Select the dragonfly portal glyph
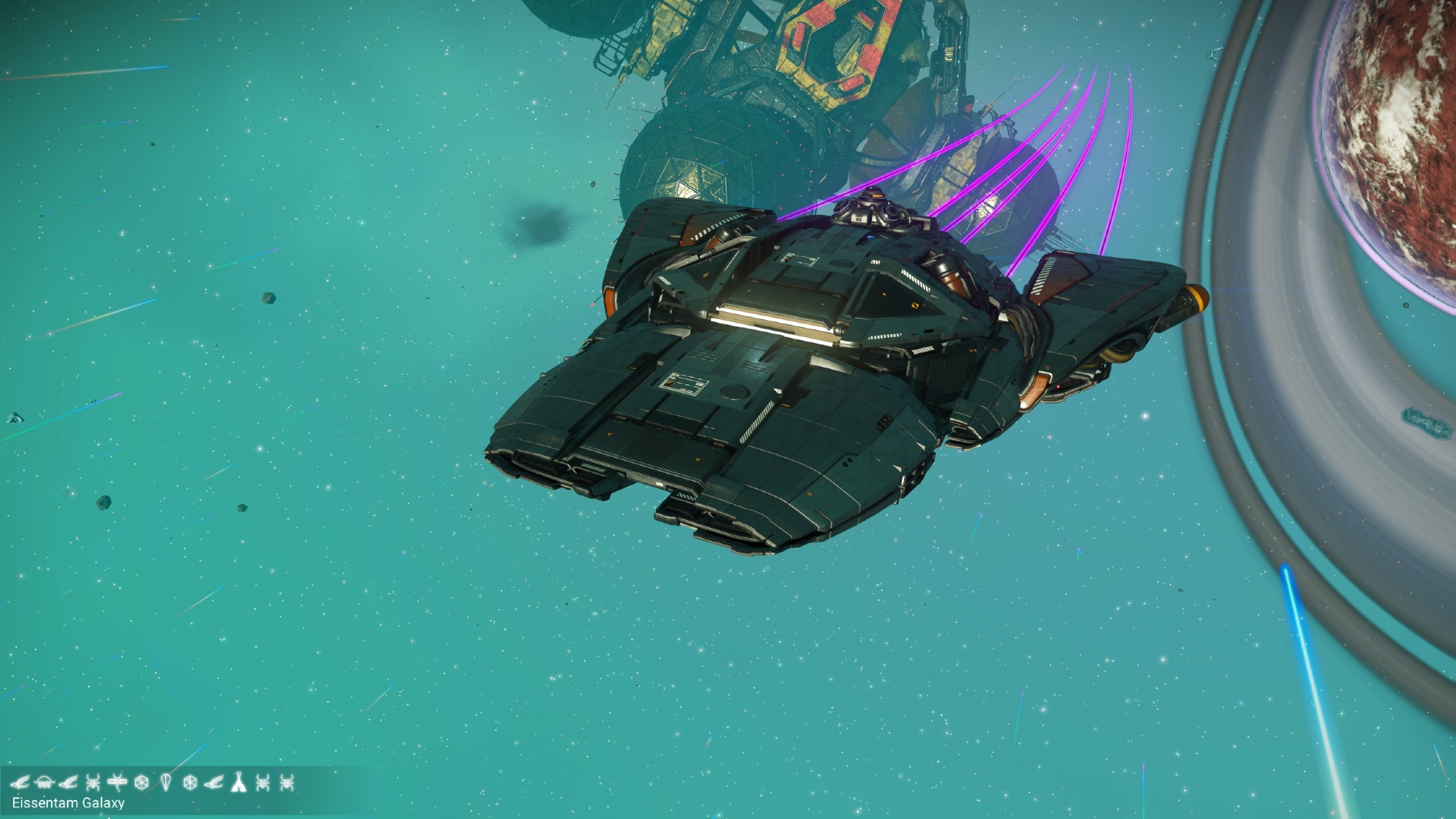 coord(116,783)
